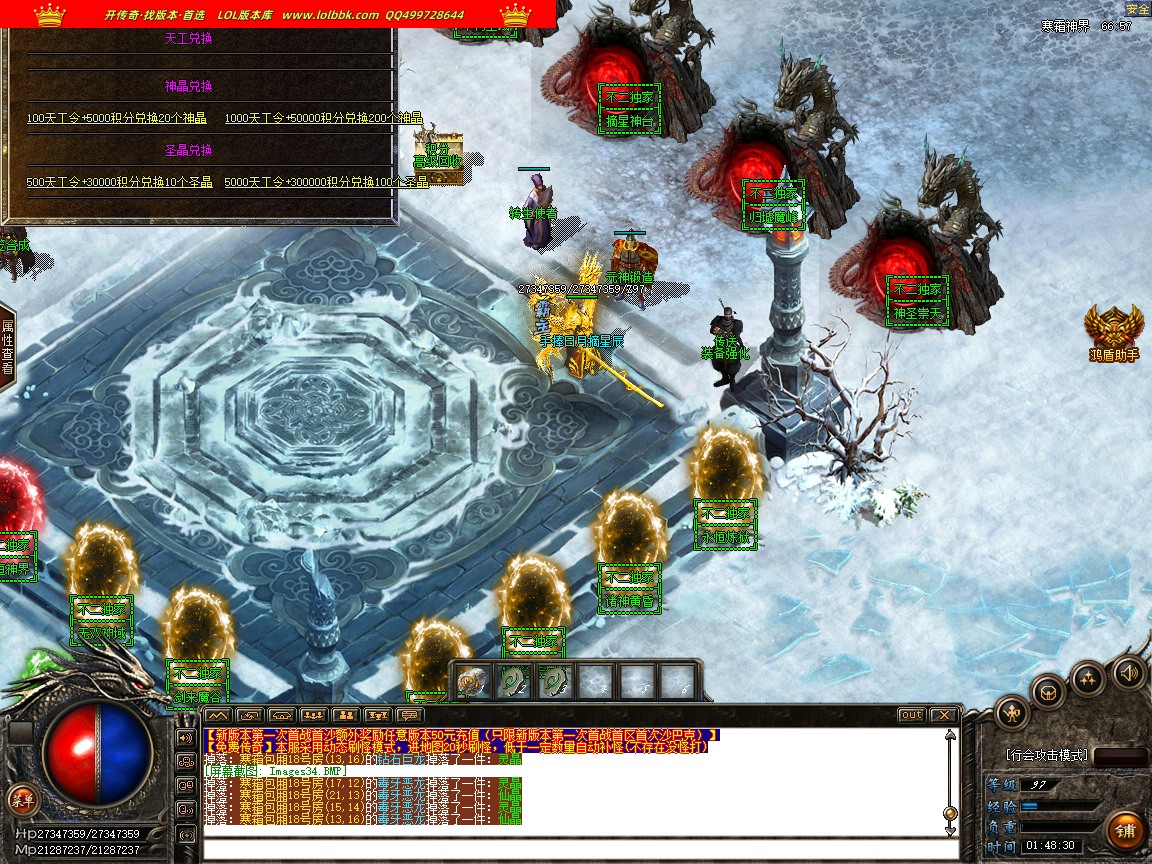
Task: Open the character figure round button
Action: pos(1012,713)
